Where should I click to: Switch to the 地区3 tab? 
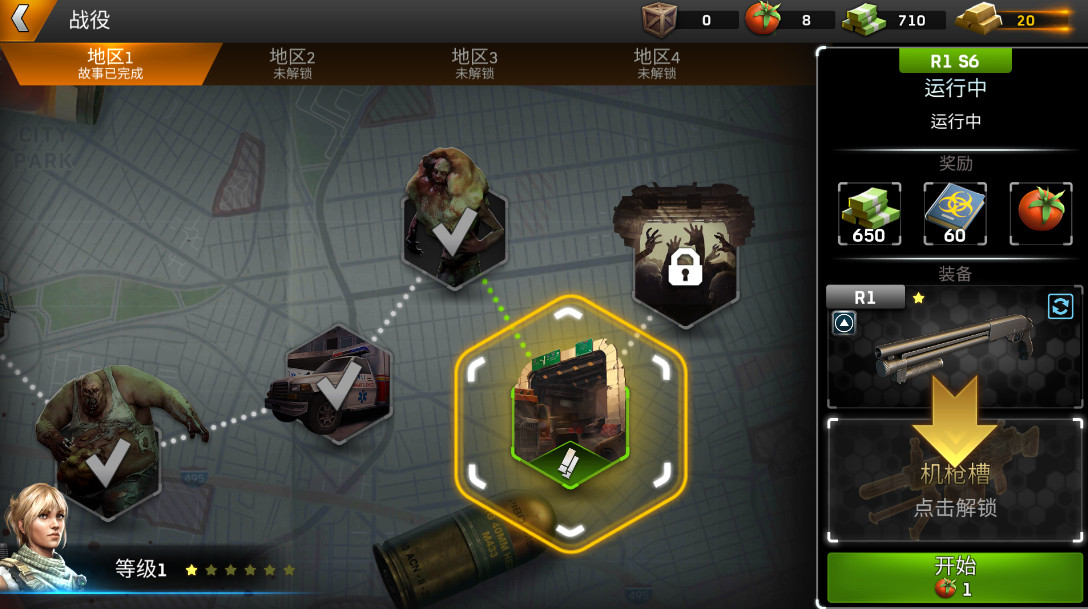(x=474, y=64)
